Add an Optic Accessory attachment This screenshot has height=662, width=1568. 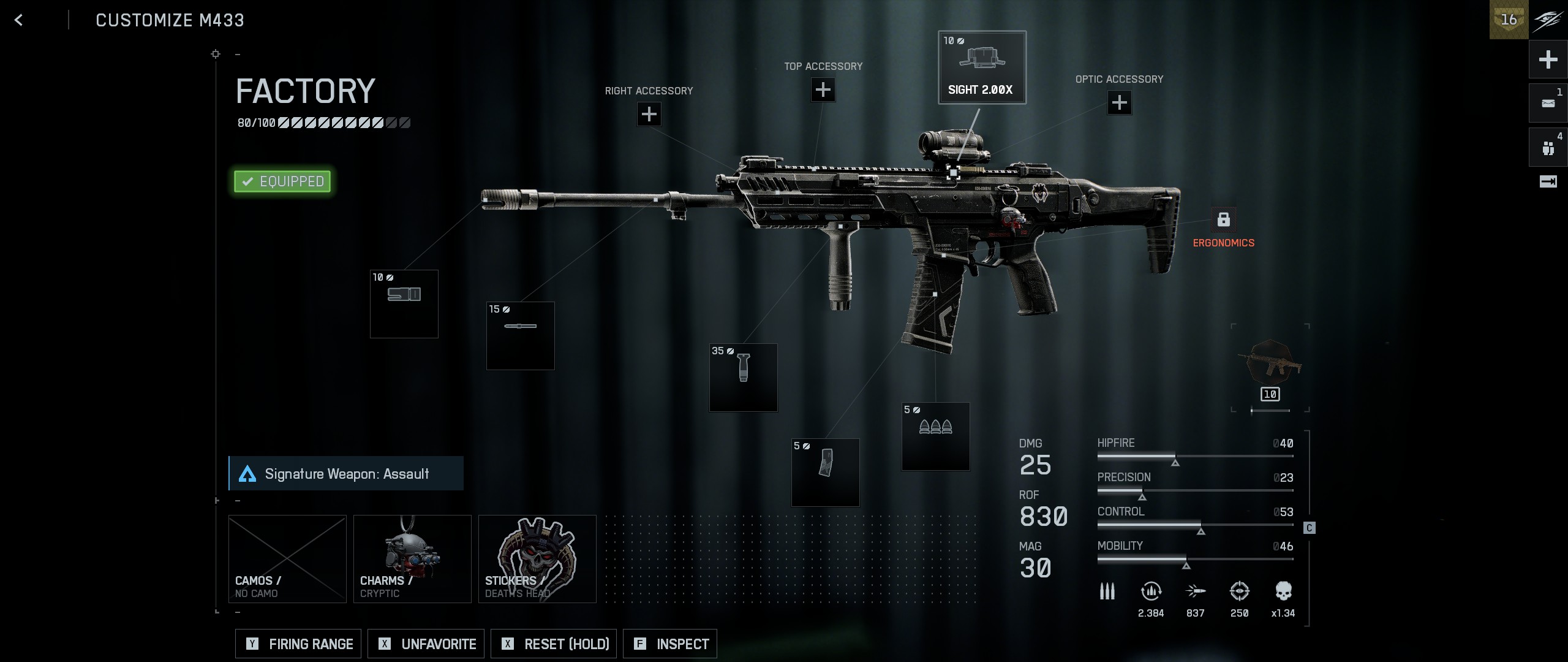[1119, 102]
